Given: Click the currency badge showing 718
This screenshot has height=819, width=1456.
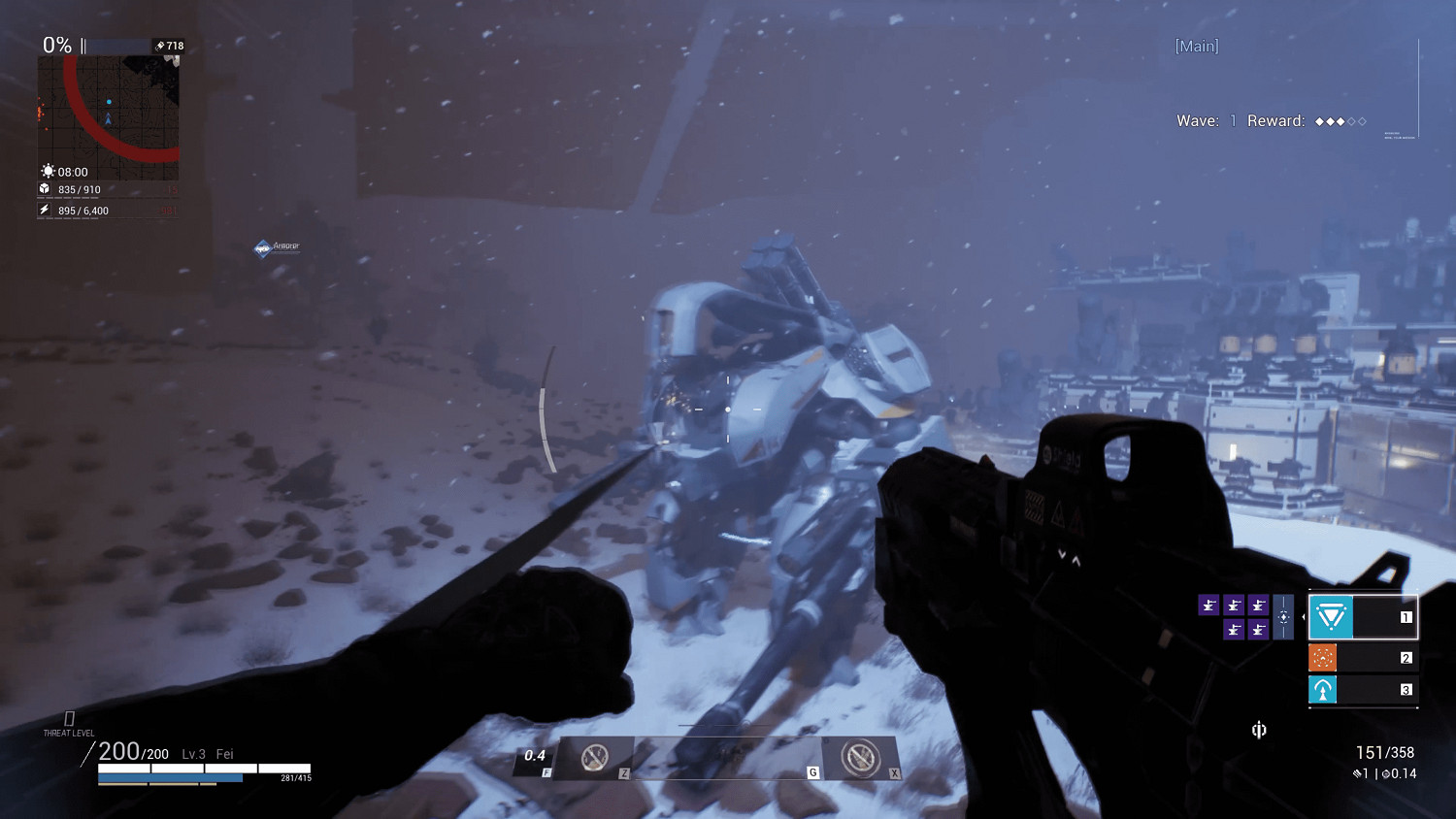Looking at the screenshot, I should click(167, 45).
